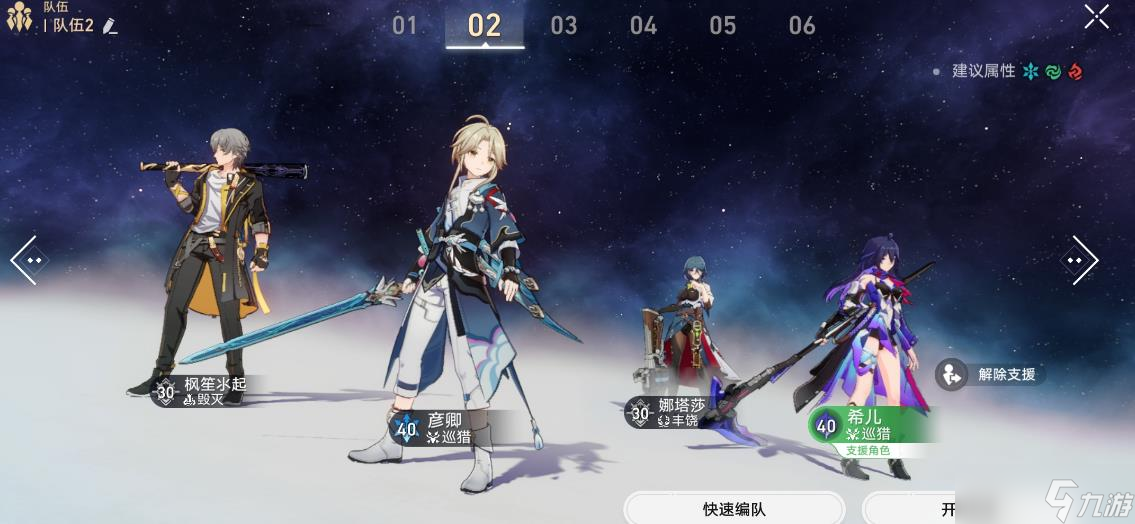Choose team tab 05

[723, 25]
